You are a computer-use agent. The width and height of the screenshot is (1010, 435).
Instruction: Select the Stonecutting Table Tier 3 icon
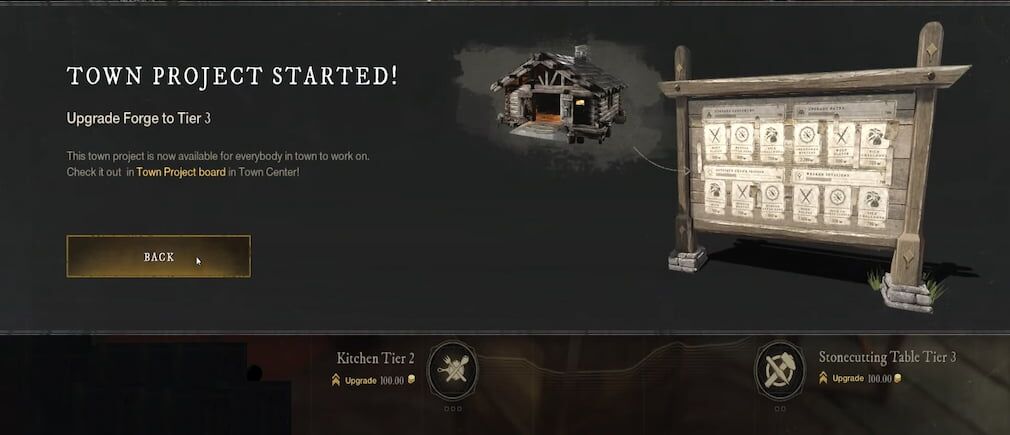click(778, 367)
